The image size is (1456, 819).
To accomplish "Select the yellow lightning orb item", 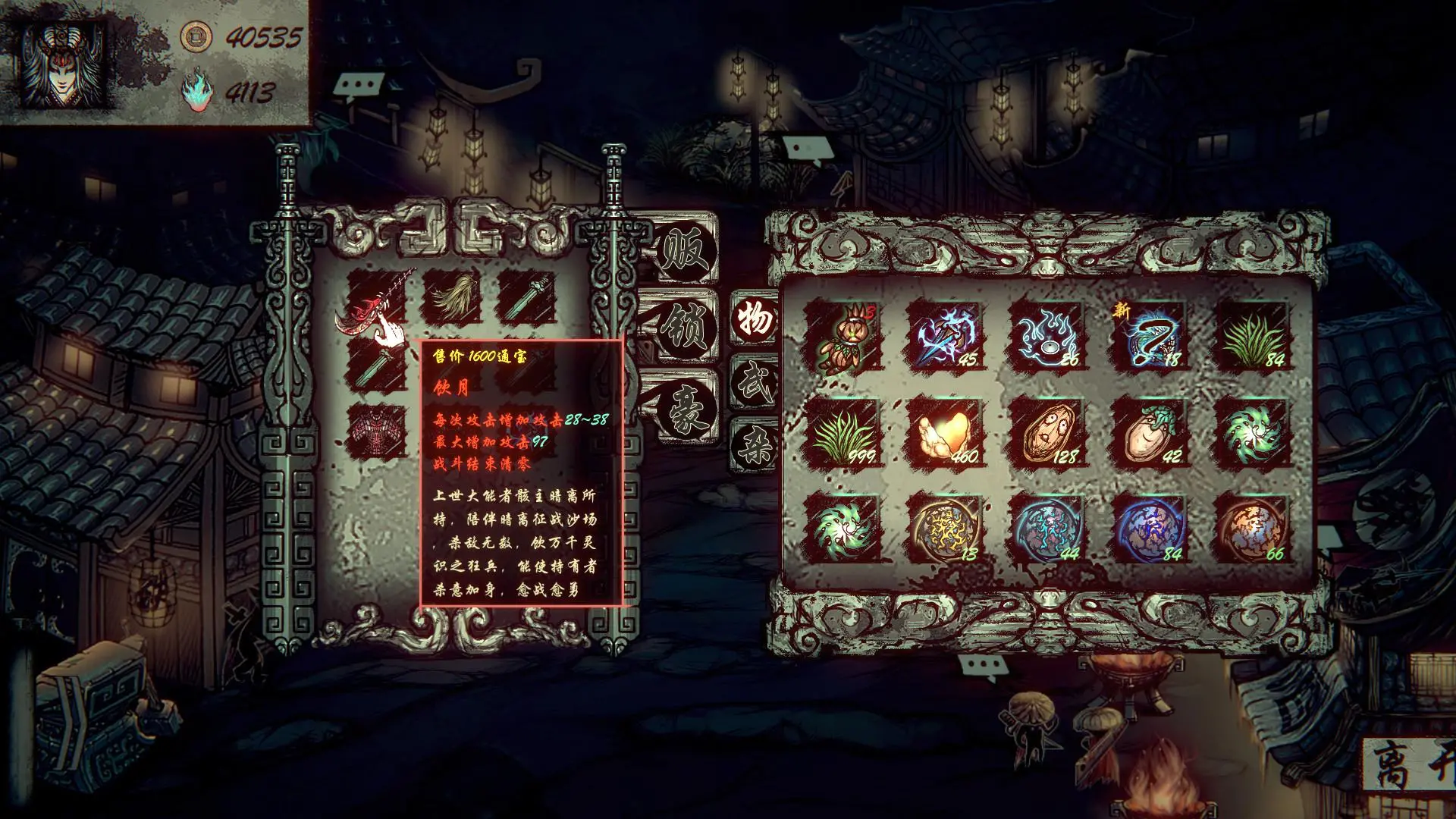I will [945, 529].
